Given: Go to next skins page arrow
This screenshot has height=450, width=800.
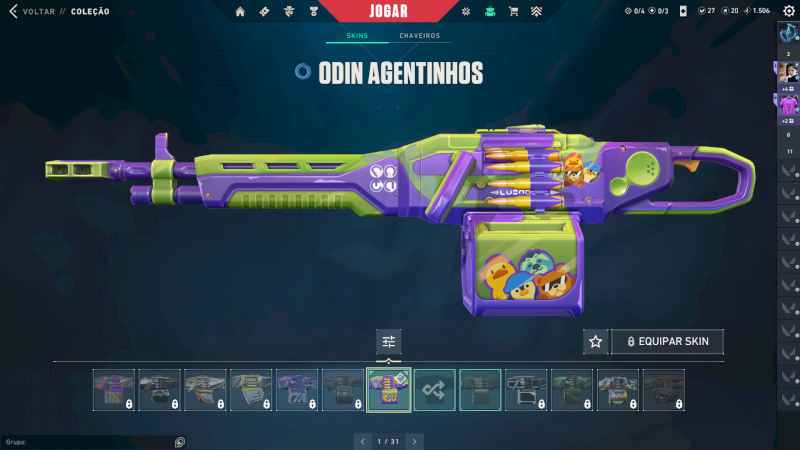Looking at the screenshot, I should click(x=414, y=441).
